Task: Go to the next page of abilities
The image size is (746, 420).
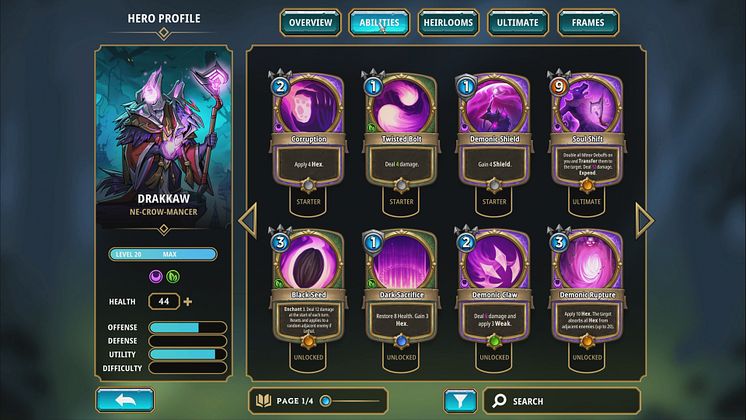Action: point(645,220)
